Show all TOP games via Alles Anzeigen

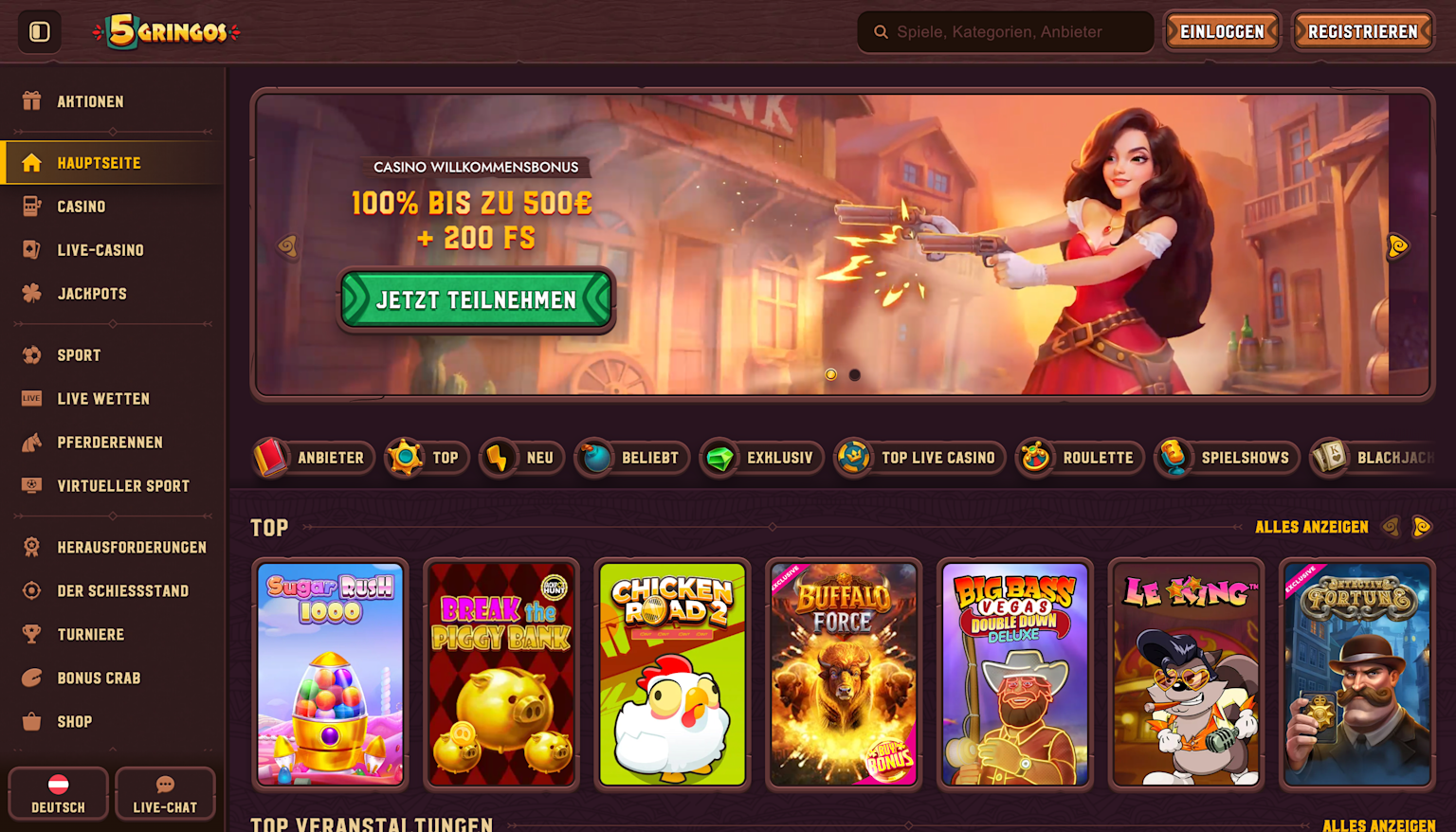pyautogui.click(x=1311, y=527)
